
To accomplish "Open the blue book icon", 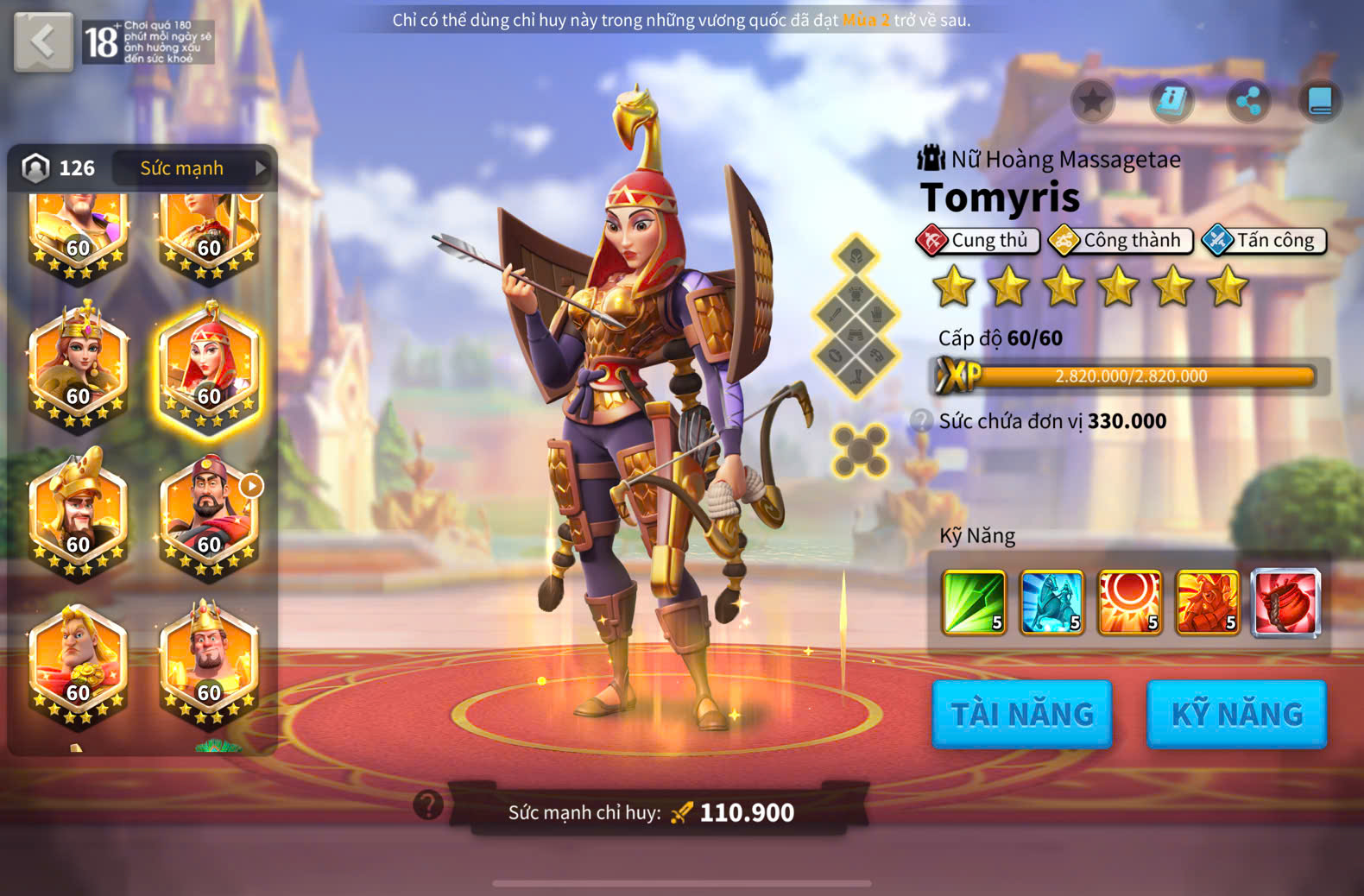I will [x=1320, y=102].
